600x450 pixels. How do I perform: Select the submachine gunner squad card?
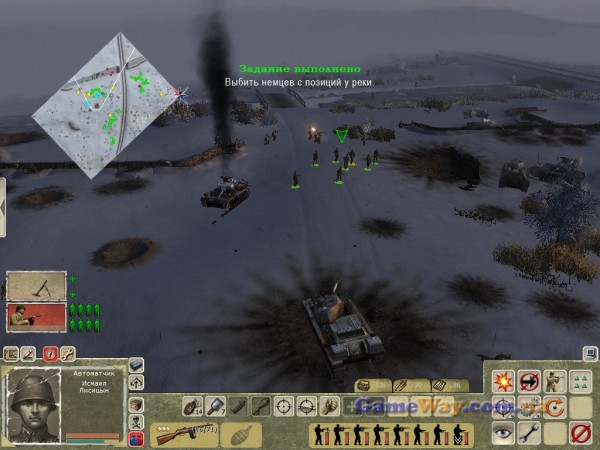pos(36,318)
